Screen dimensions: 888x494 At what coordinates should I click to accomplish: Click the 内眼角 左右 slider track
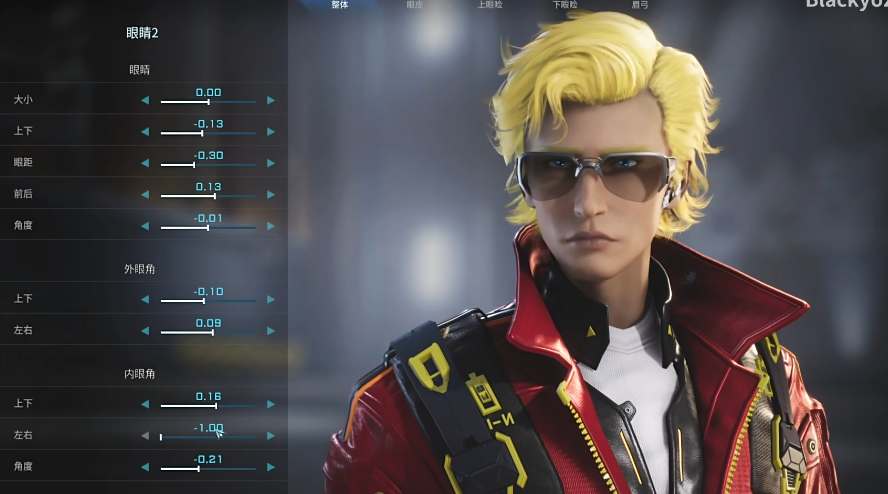(208, 437)
